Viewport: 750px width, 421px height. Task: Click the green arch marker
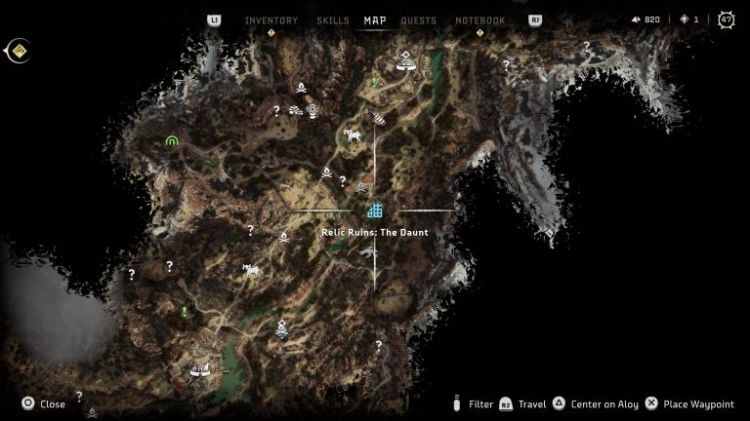click(x=173, y=142)
